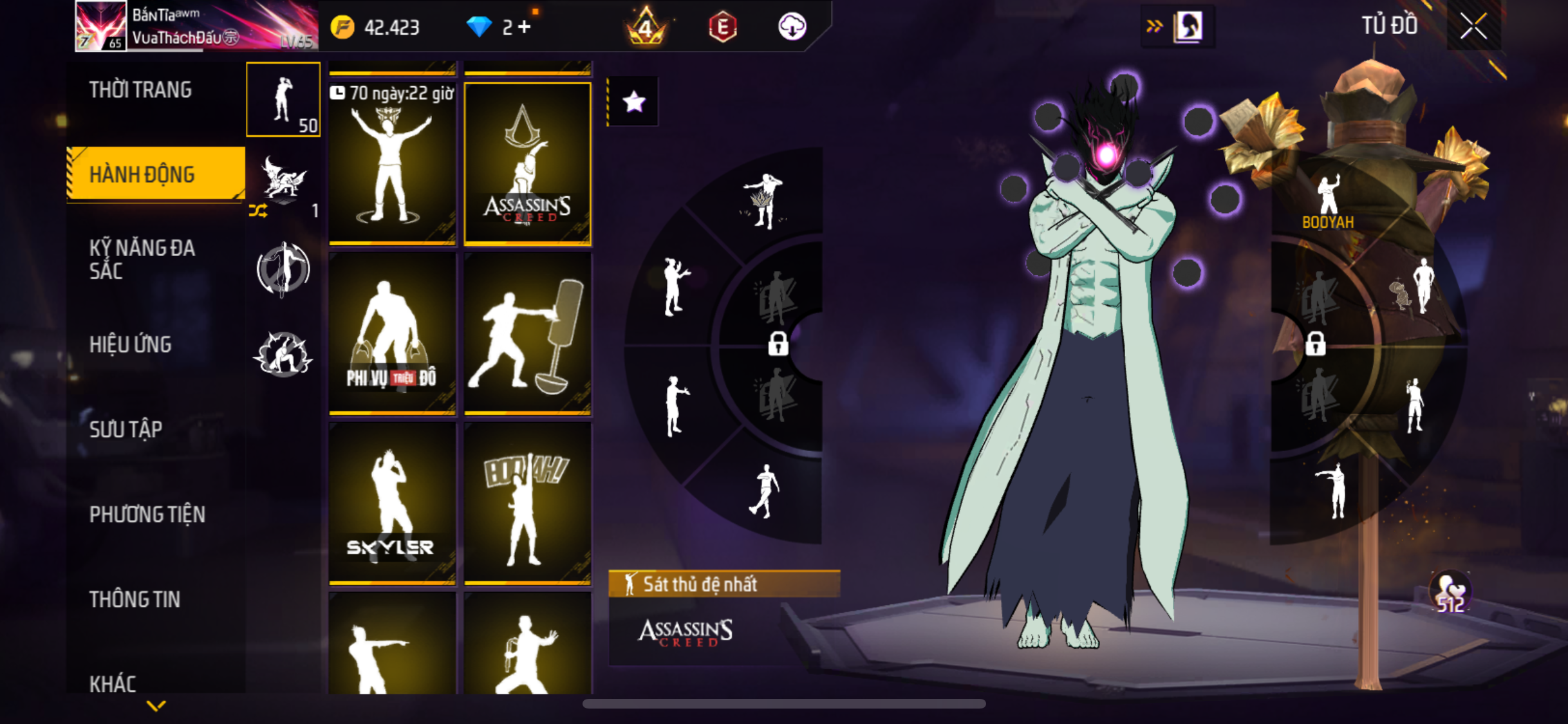This screenshot has width=1568, height=724.
Task: Select the Assassin's Creed emote tile
Action: click(527, 163)
